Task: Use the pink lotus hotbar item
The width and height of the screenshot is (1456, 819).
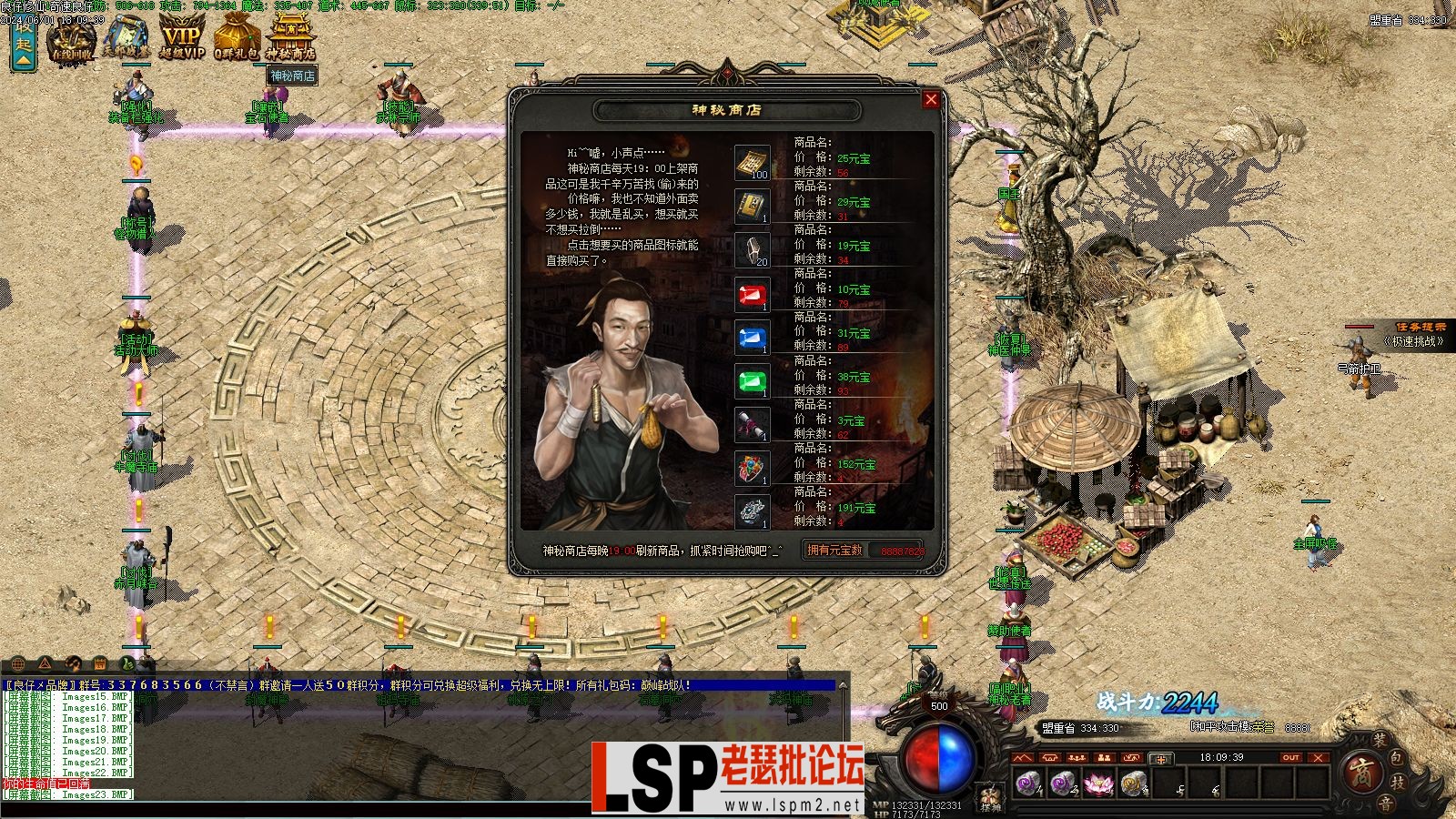Action: (x=1097, y=783)
